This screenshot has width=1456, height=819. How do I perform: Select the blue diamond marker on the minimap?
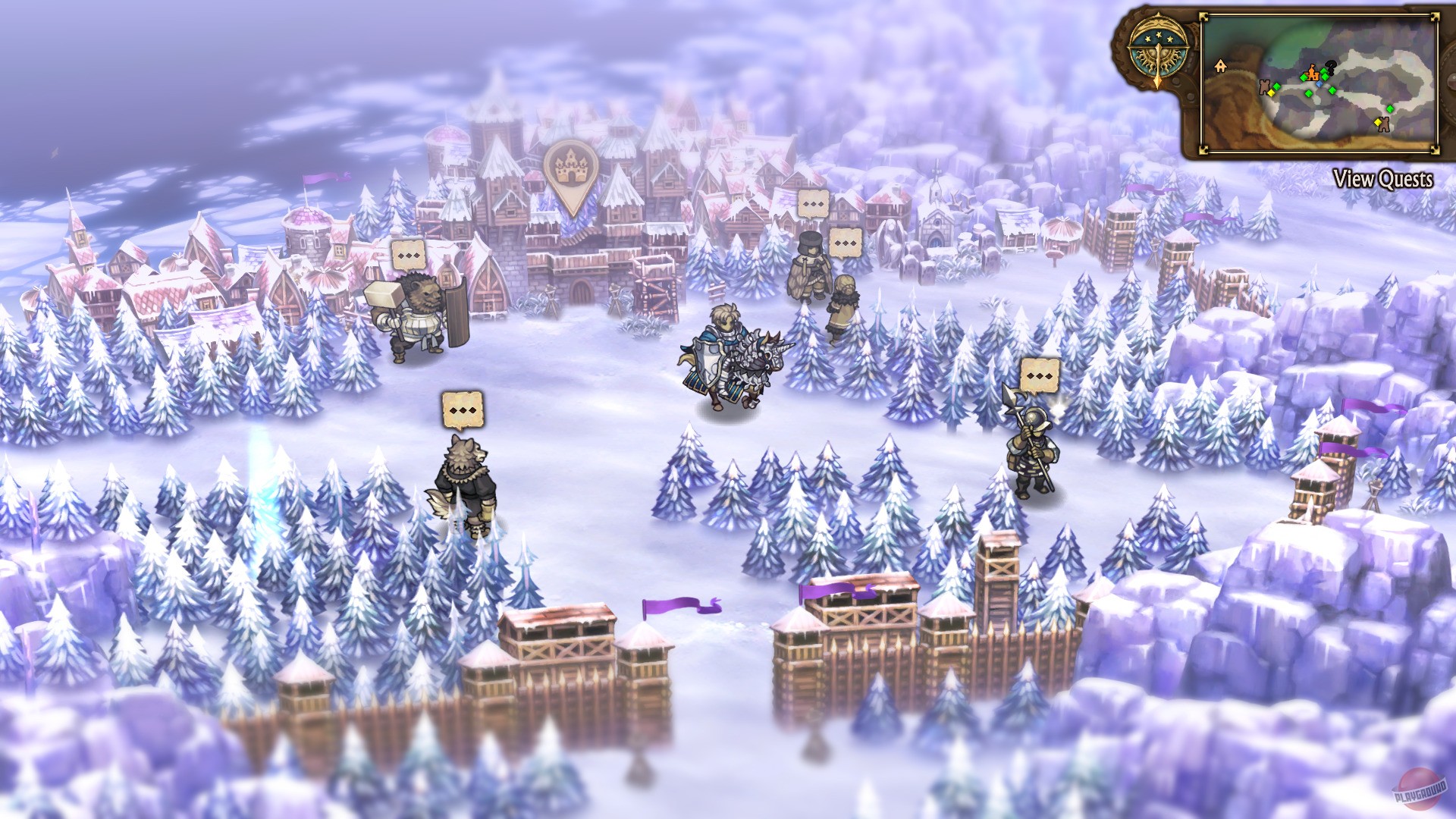tap(1319, 85)
